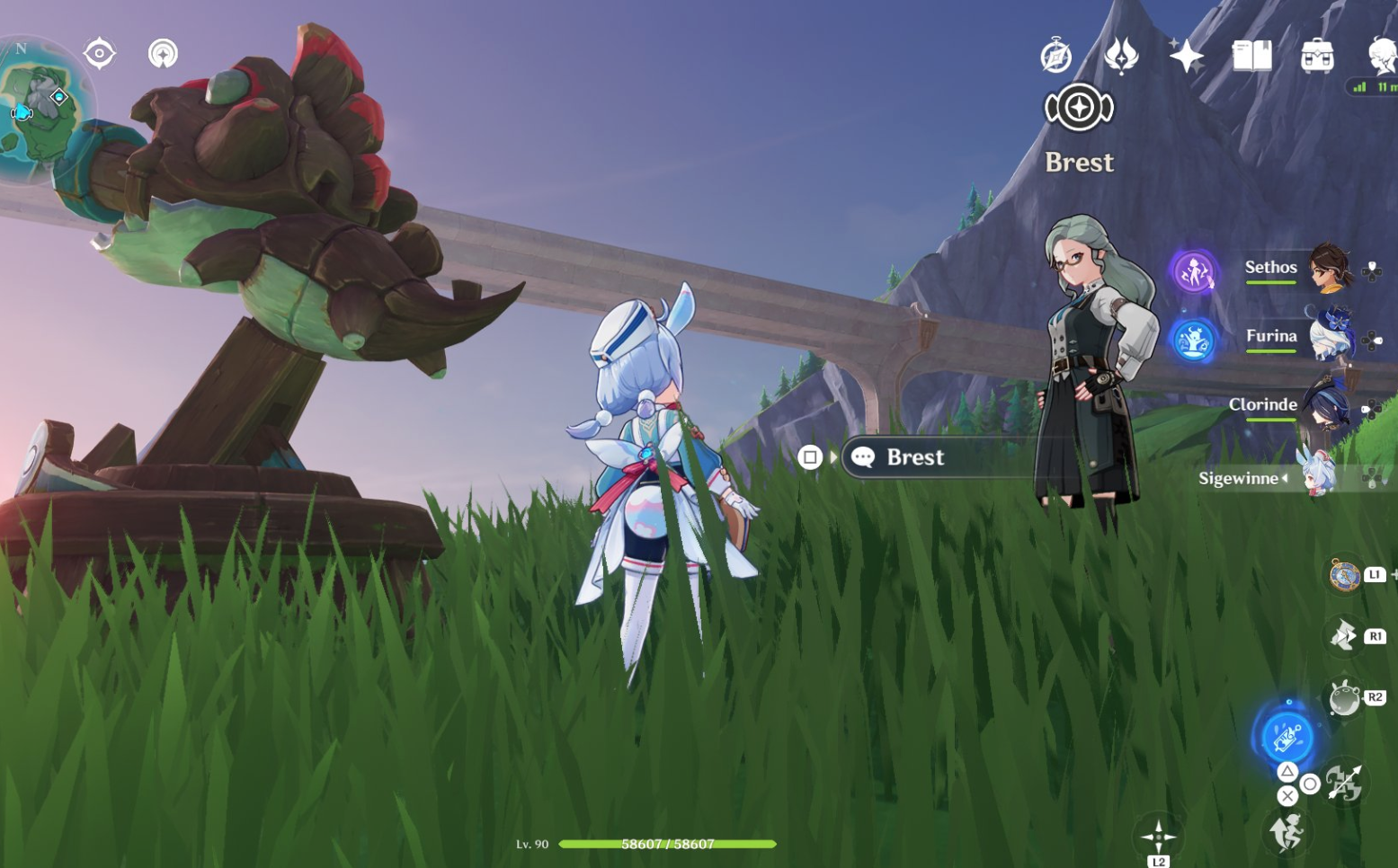Use the round creature gadget icon

(x=1344, y=698)
